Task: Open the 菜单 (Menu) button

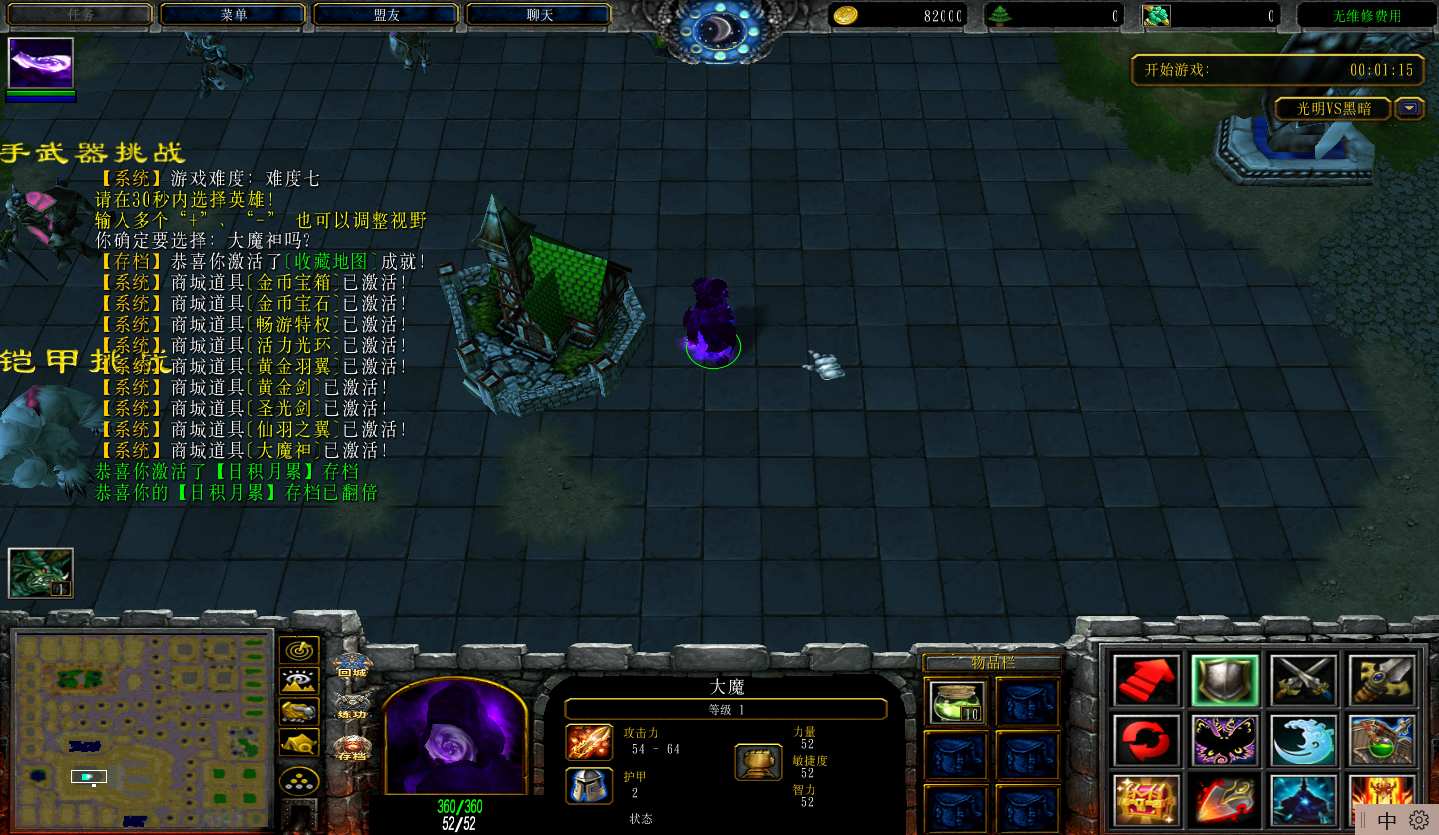Action: (233, 15)
